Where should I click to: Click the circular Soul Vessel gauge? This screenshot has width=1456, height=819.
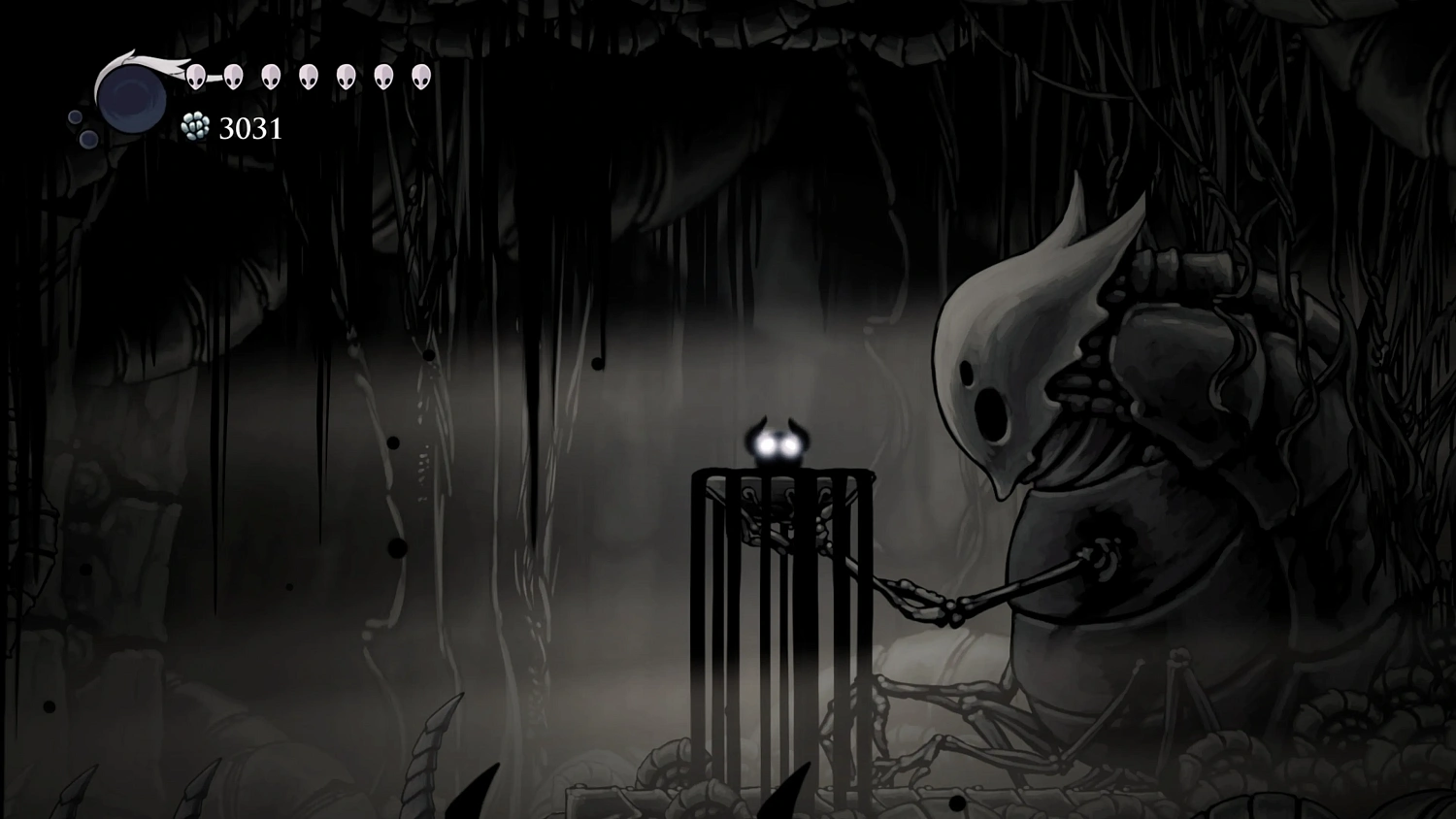(x=134, y=100)
